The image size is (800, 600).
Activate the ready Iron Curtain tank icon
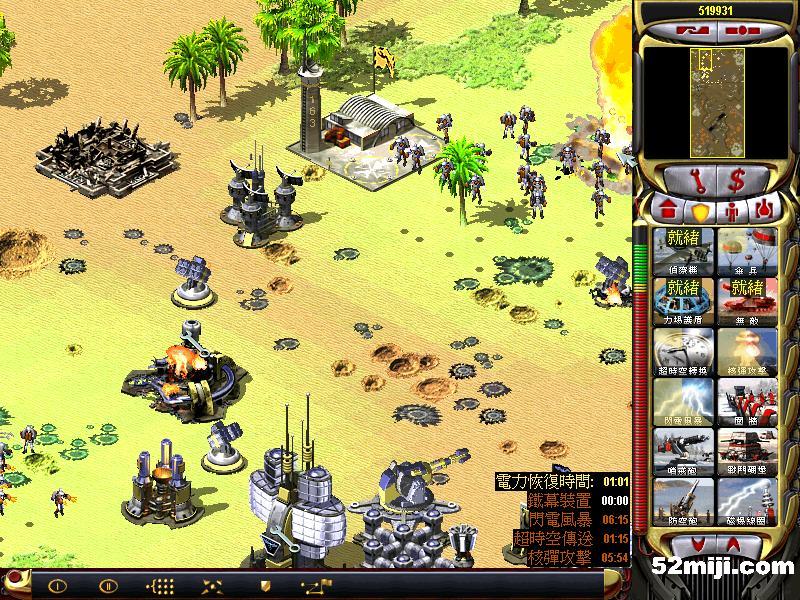pos(745,300)
